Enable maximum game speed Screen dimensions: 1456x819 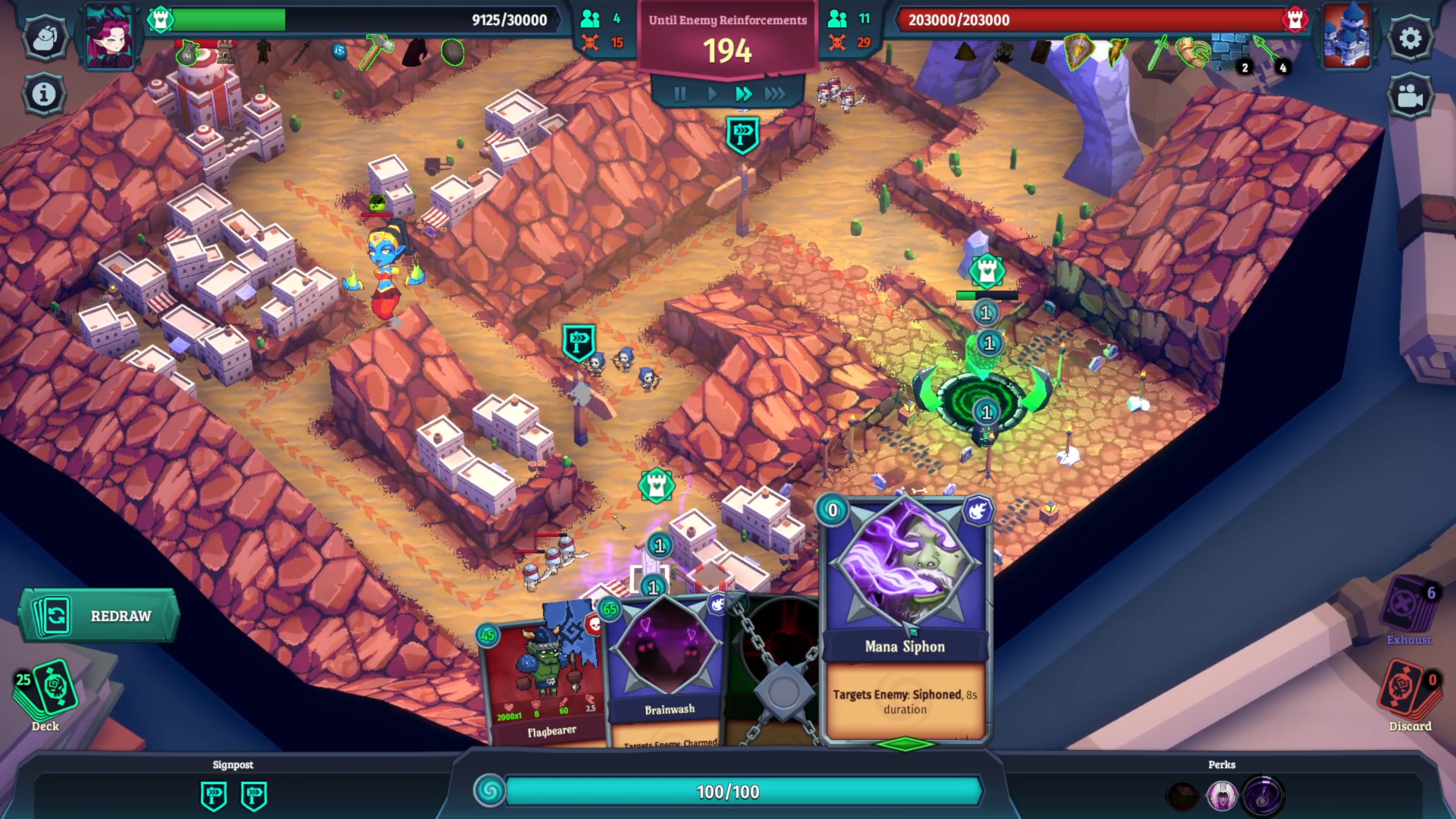[x=775, y=94]
